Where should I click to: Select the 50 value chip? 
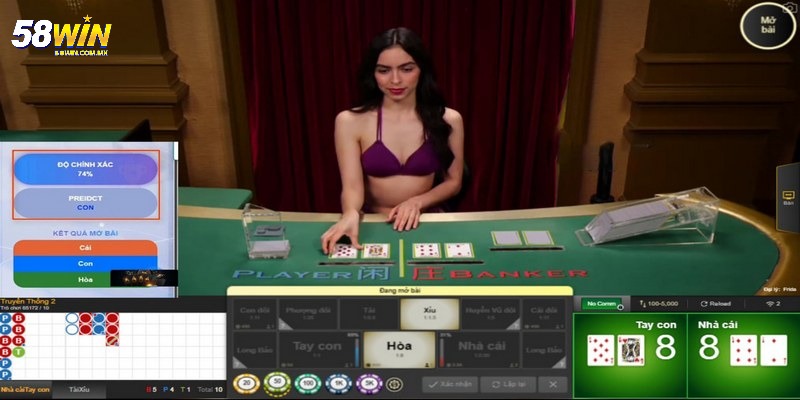click(276, 383)
